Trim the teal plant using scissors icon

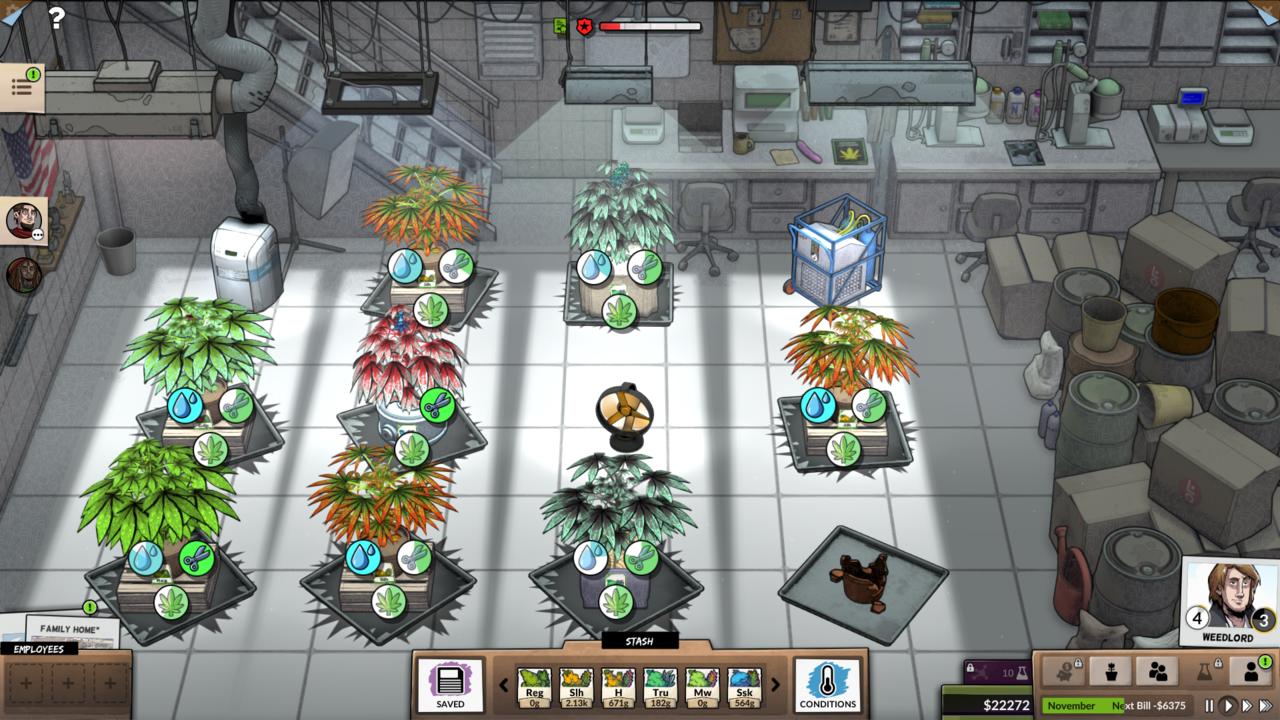[646, 268]
